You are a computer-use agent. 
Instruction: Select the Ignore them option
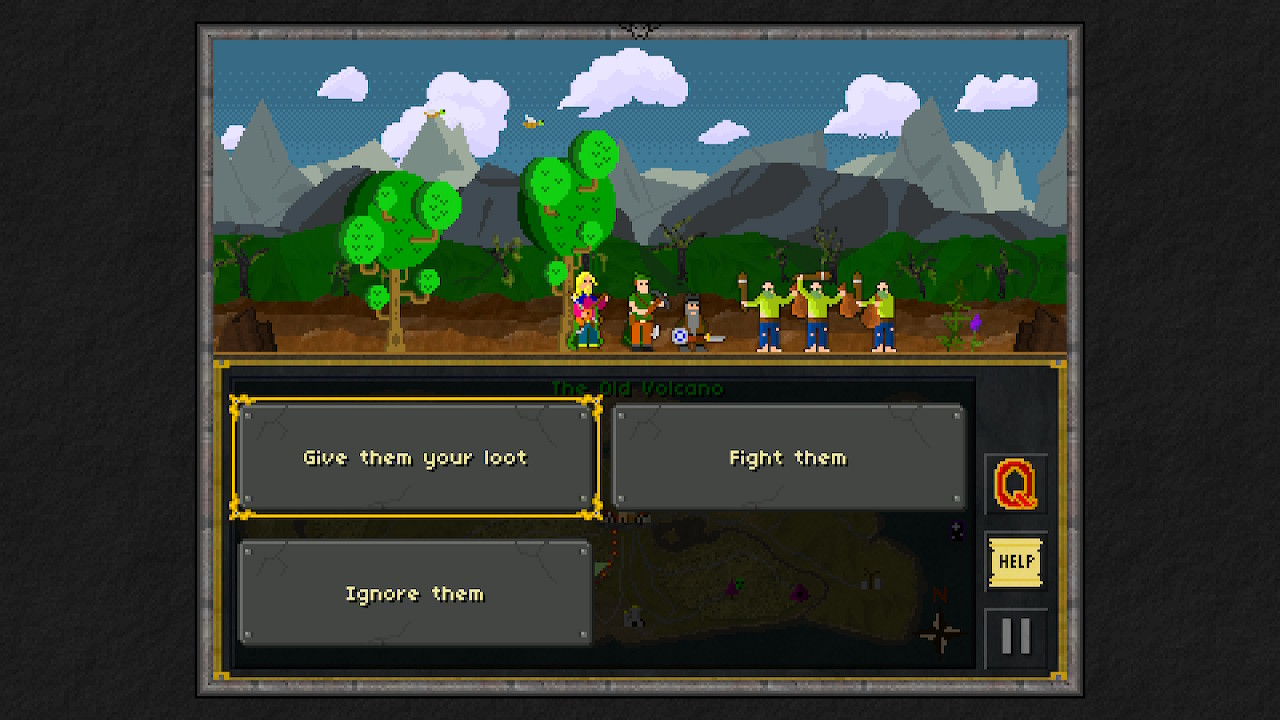[415, 593]
